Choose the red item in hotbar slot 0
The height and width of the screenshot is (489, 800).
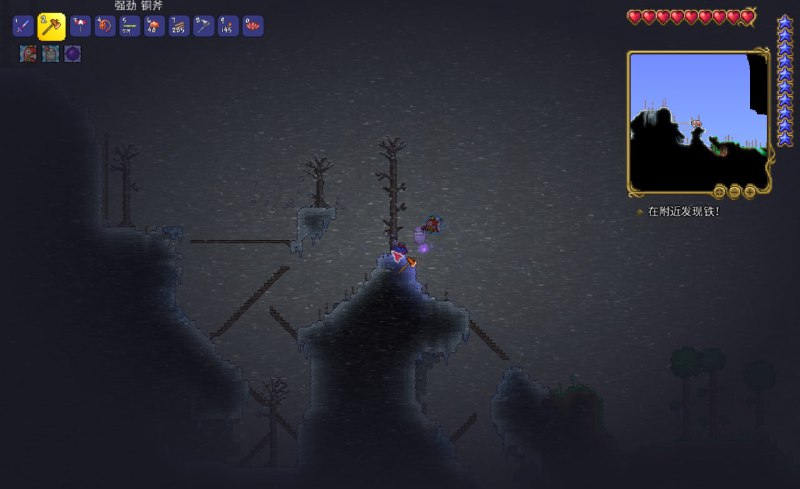point(253,26)
